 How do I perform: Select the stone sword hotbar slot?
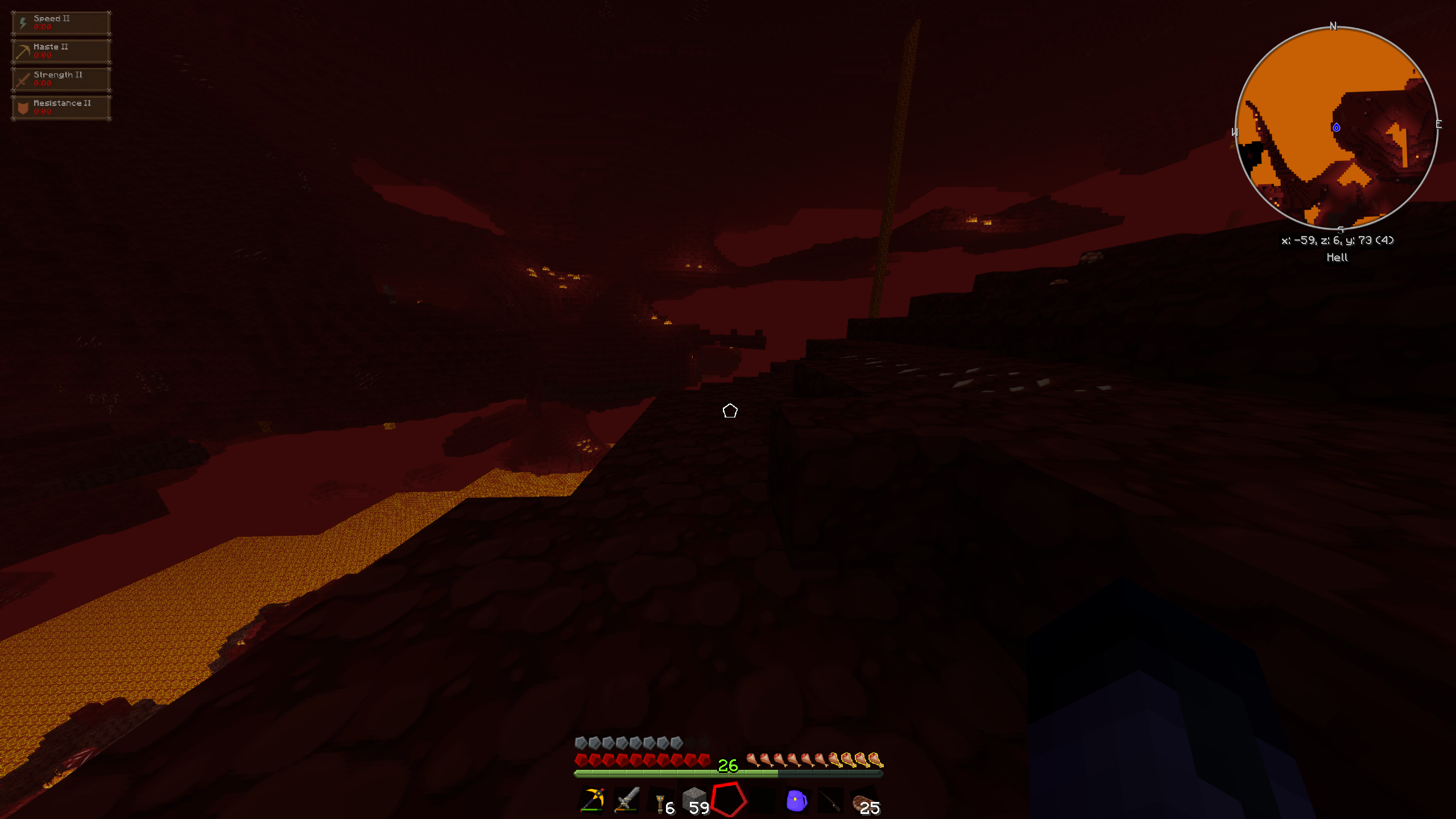627,800
